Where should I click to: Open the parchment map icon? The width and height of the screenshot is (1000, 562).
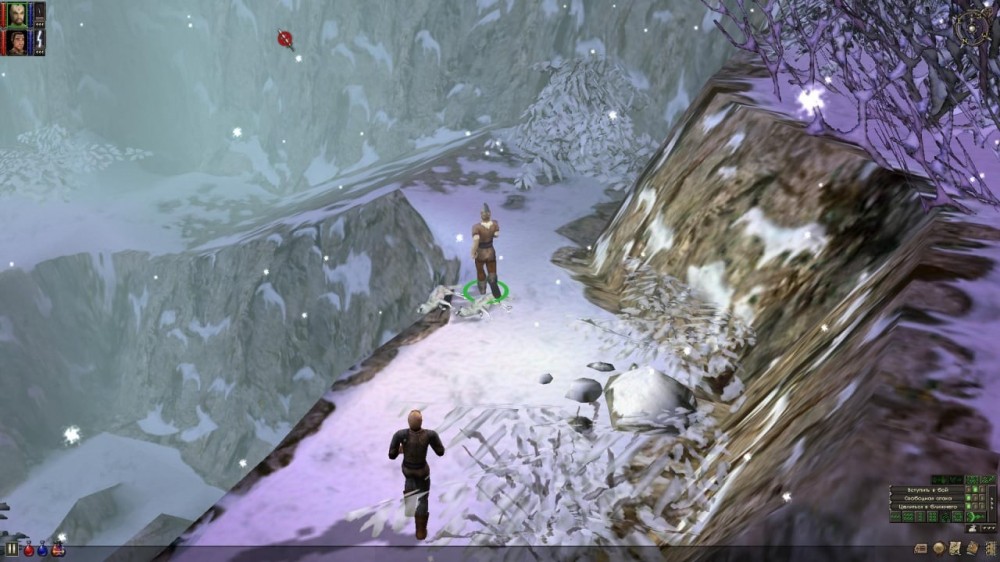954,548
